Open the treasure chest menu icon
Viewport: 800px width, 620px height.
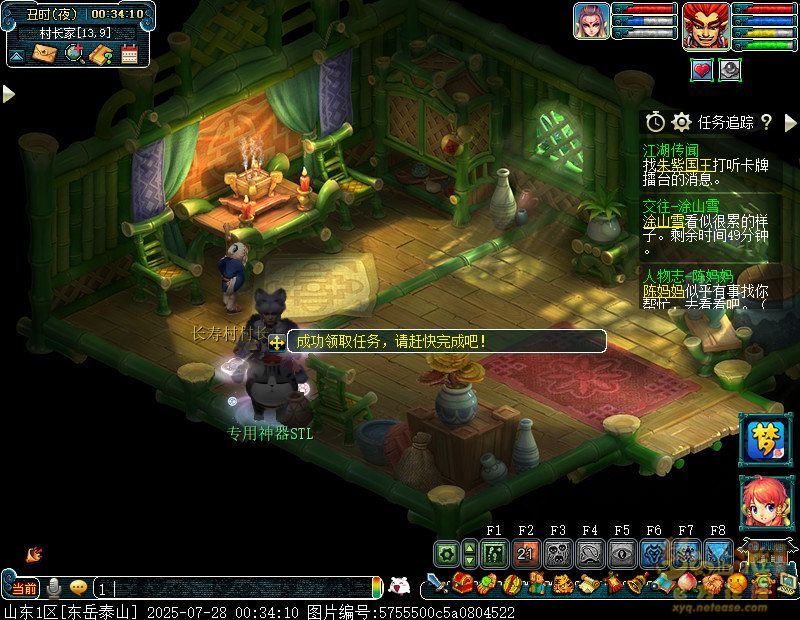pos(461,583)
